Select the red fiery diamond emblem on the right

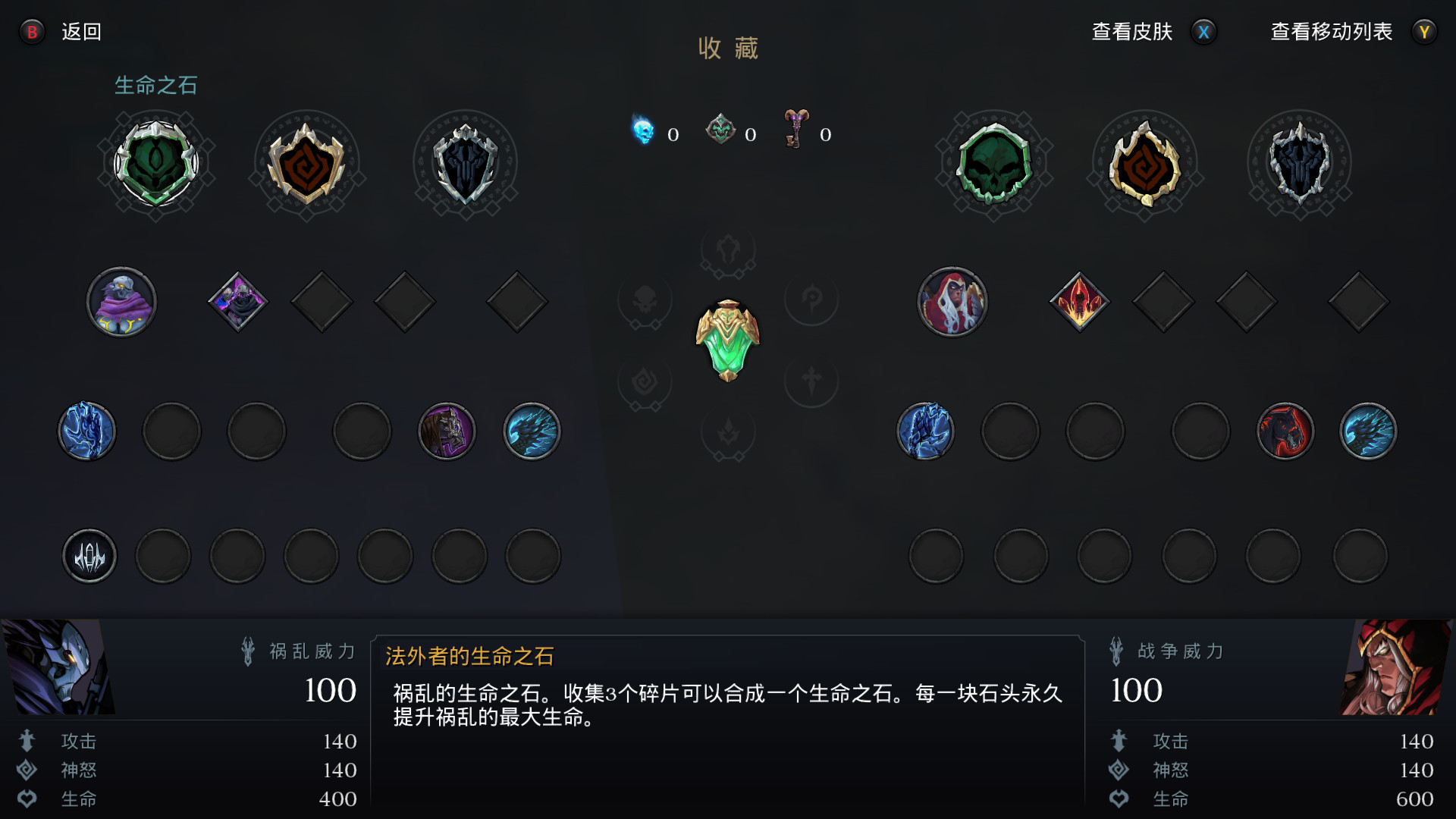pyautogui.click(x=1080, y=301)
